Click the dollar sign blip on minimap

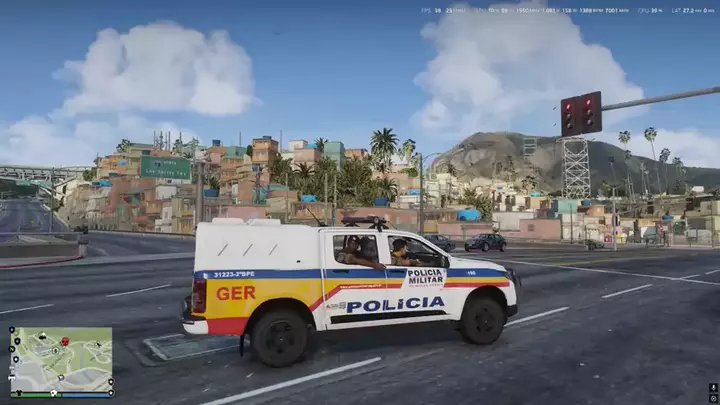coord(56,350)
